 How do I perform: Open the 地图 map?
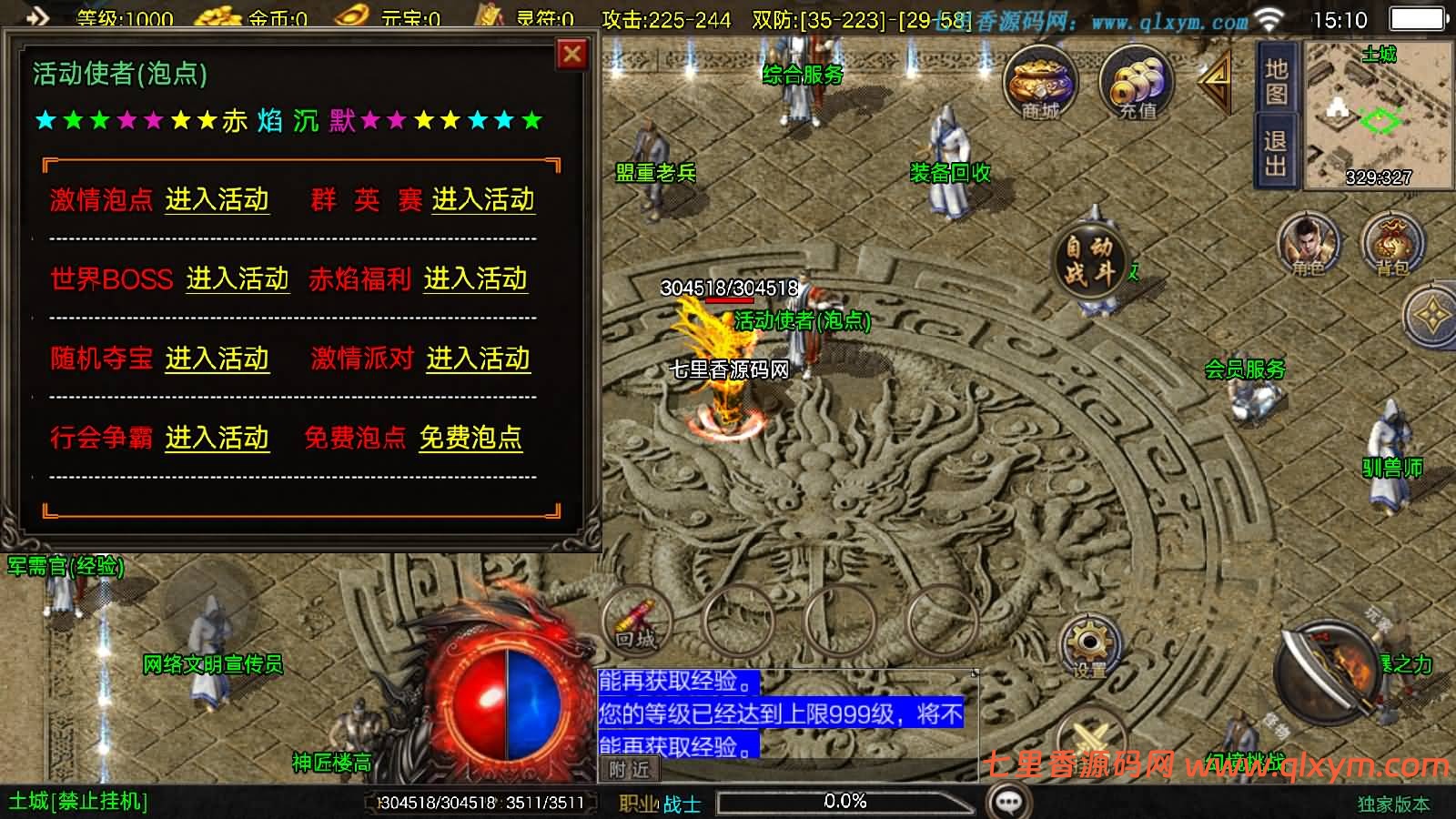[1276, 82]
